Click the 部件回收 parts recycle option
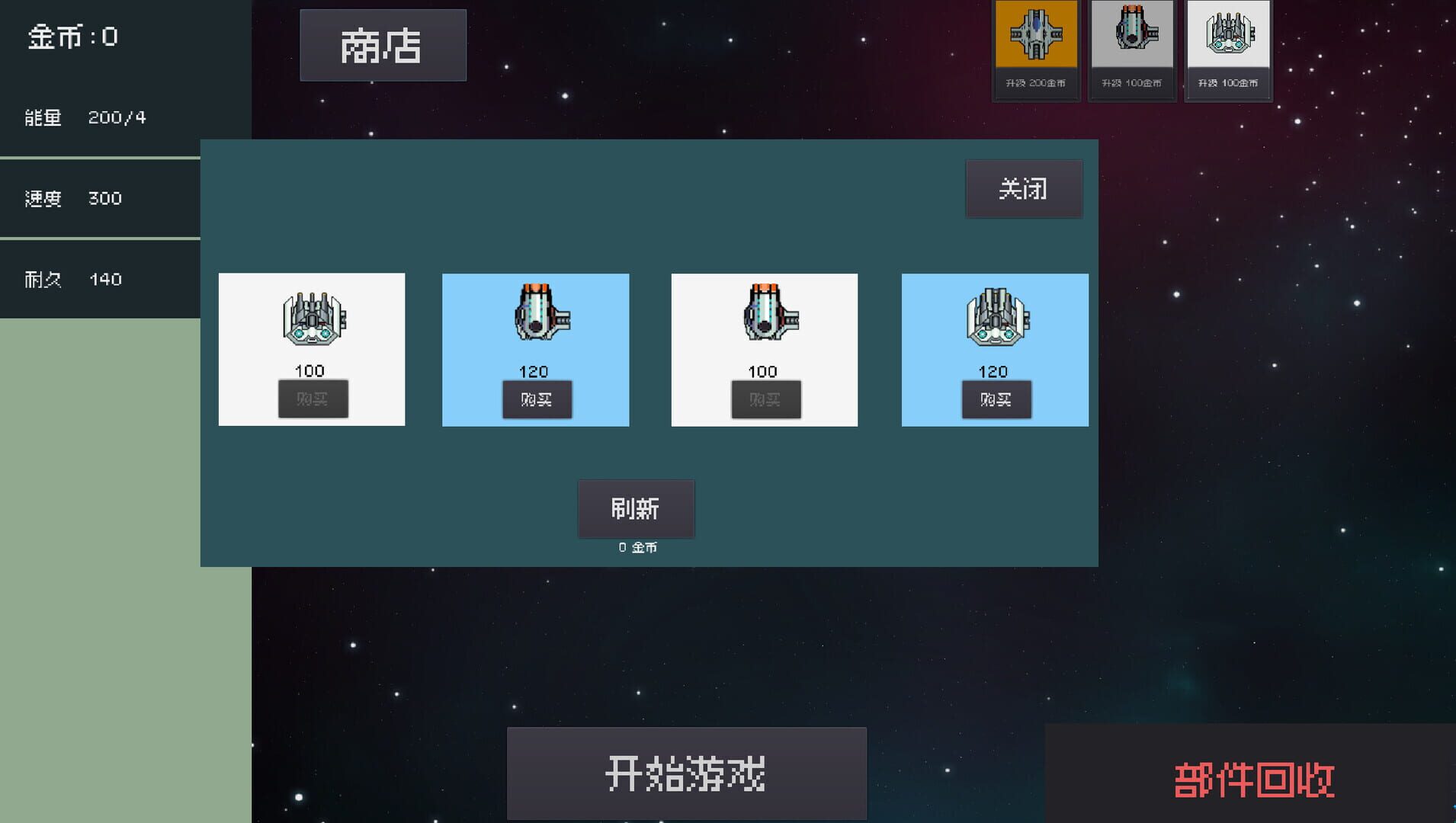The image size is (1456, 823). click(x=1255, y=778)
